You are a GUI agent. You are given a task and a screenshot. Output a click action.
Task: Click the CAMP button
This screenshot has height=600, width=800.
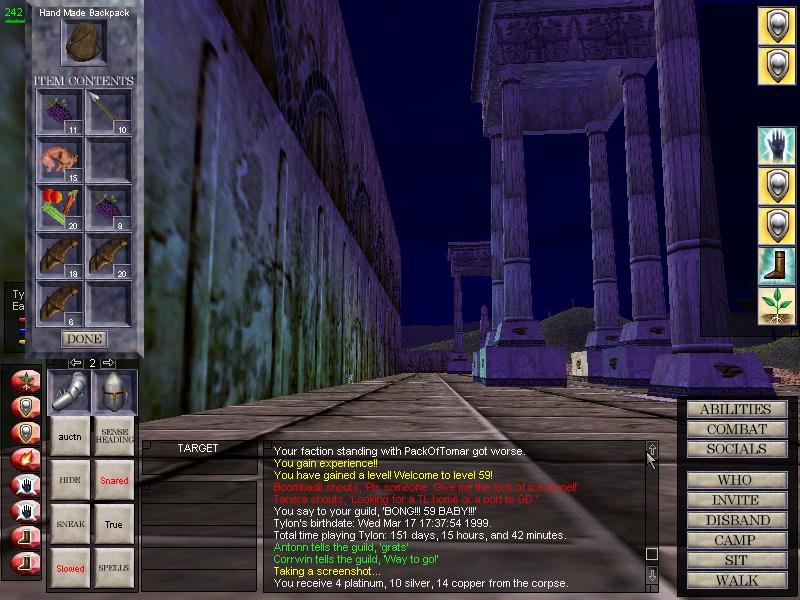point(735,540)
